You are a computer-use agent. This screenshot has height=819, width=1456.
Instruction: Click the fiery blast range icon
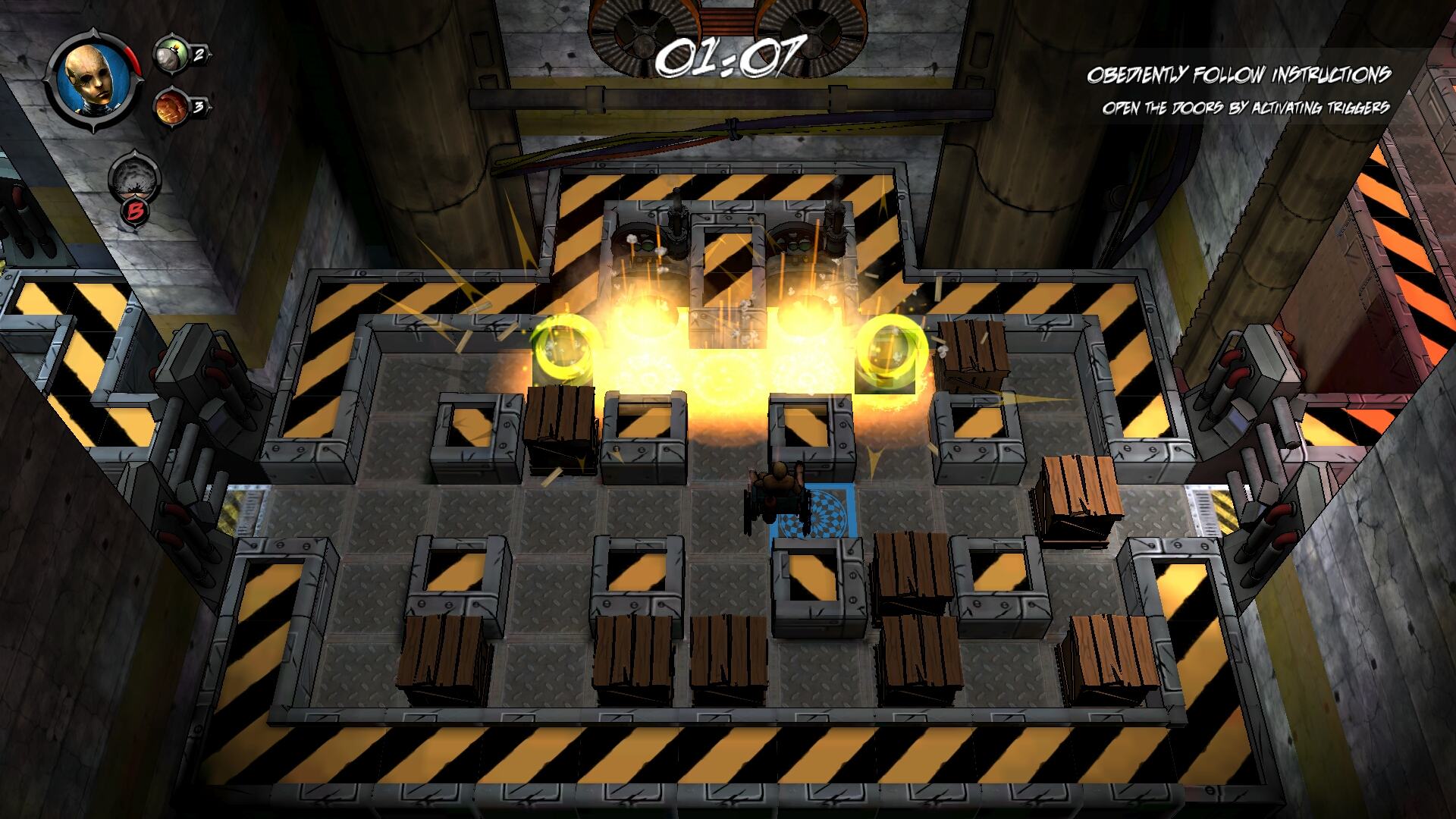168,106
